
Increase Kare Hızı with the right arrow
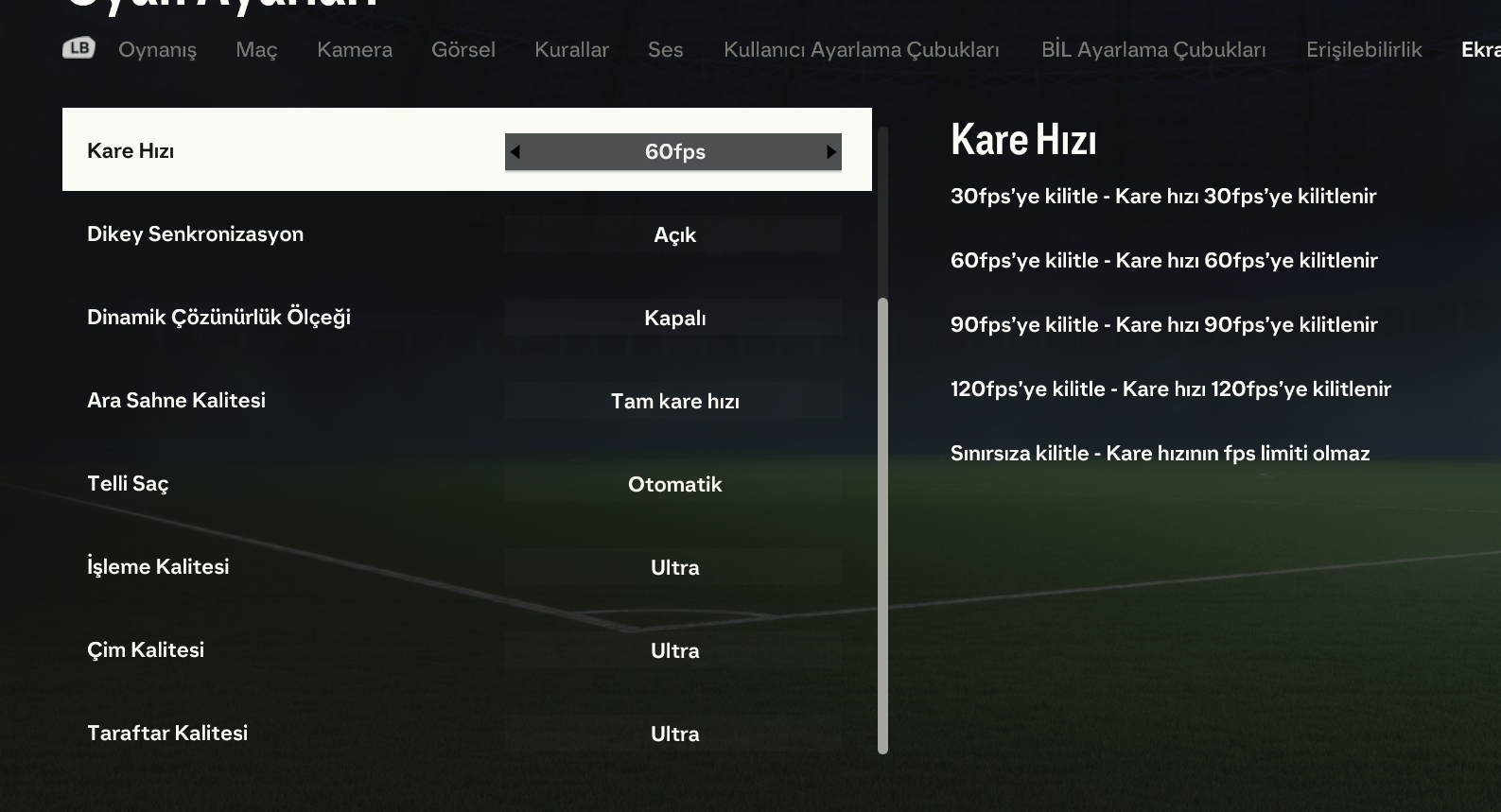[831, 151]
